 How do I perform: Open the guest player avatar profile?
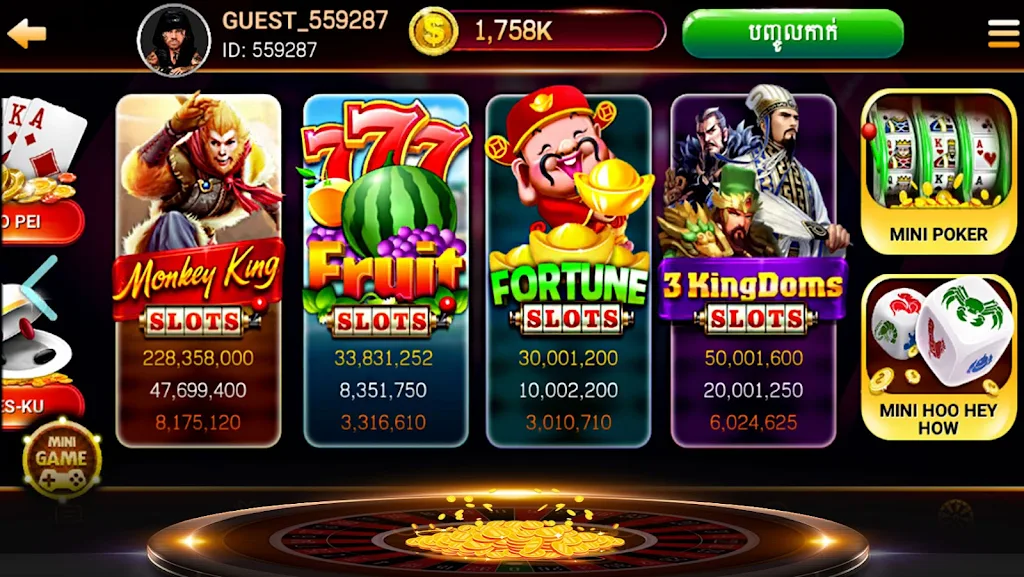pos(173,38)
